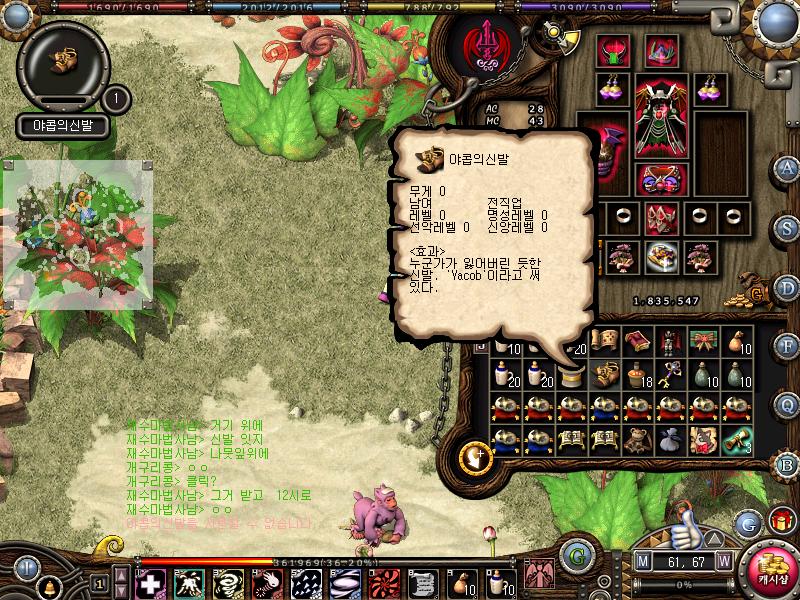The height and width of the screenshot is (600, 800).
Task: Click the round Q side button
Action: 788,404
